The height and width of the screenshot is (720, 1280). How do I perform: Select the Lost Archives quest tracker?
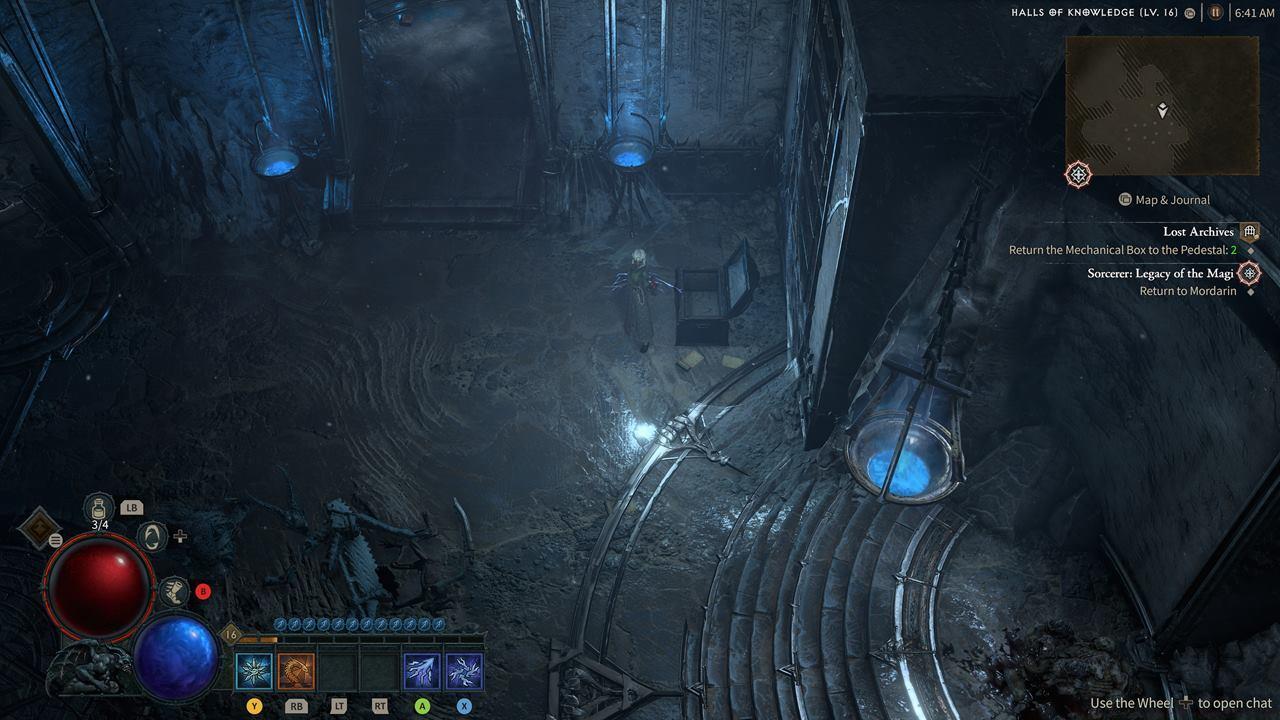(x=1198, y=232)
